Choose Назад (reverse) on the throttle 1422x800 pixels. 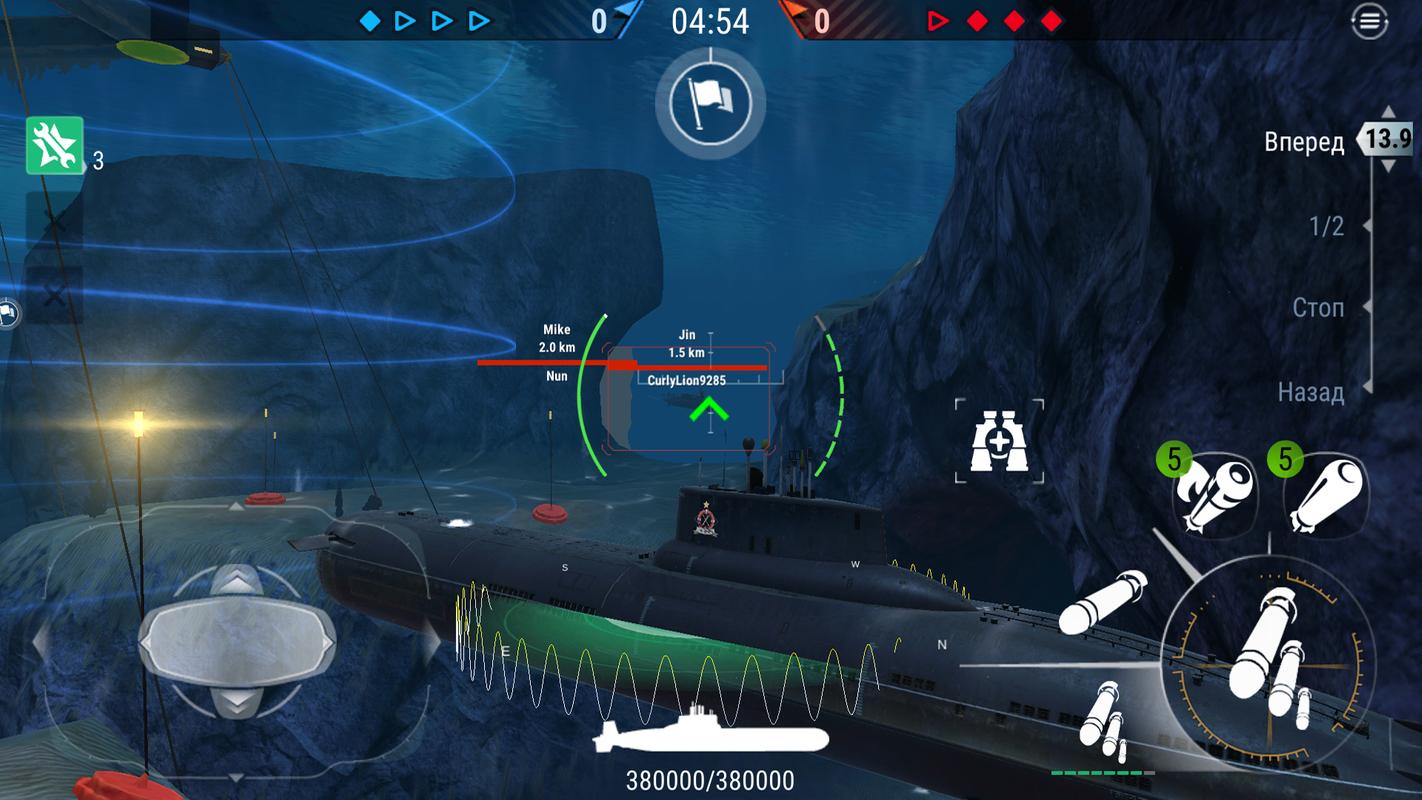pos(1310,392)
